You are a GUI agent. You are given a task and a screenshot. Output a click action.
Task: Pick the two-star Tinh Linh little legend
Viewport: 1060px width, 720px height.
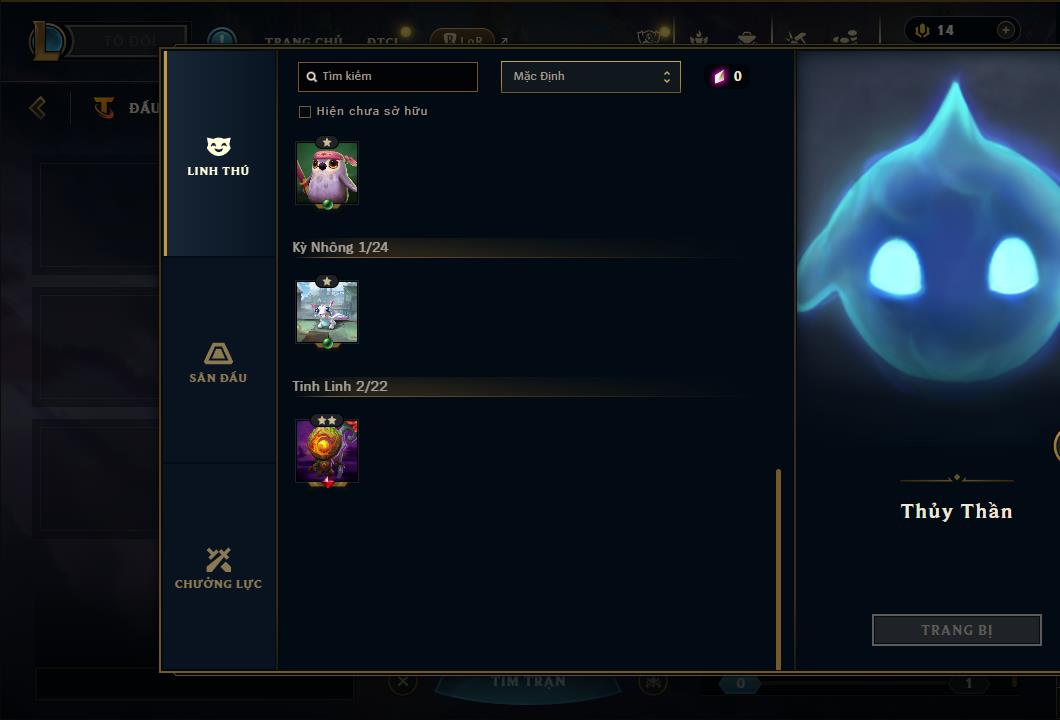click(x=327, y=451)
